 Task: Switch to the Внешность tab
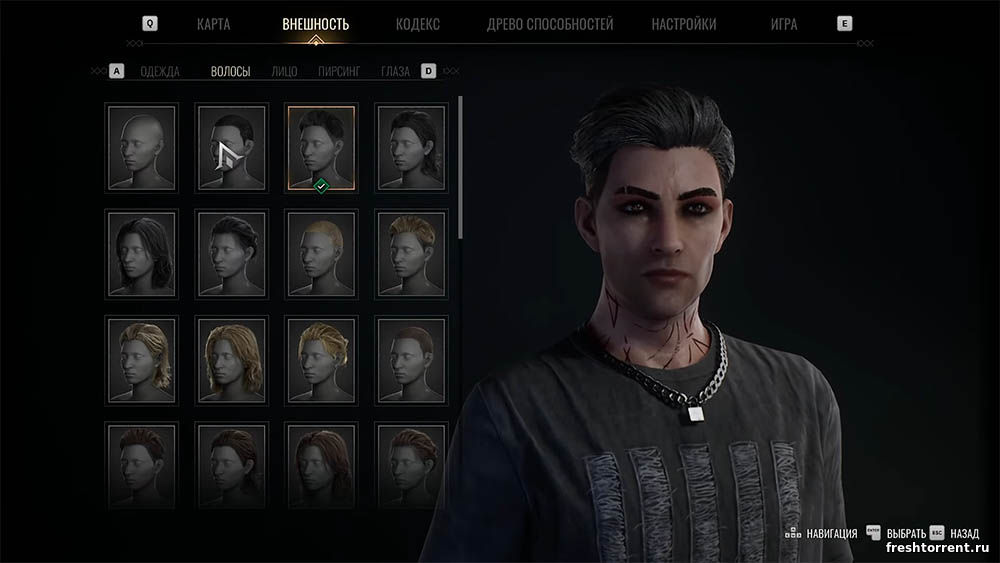316,24
